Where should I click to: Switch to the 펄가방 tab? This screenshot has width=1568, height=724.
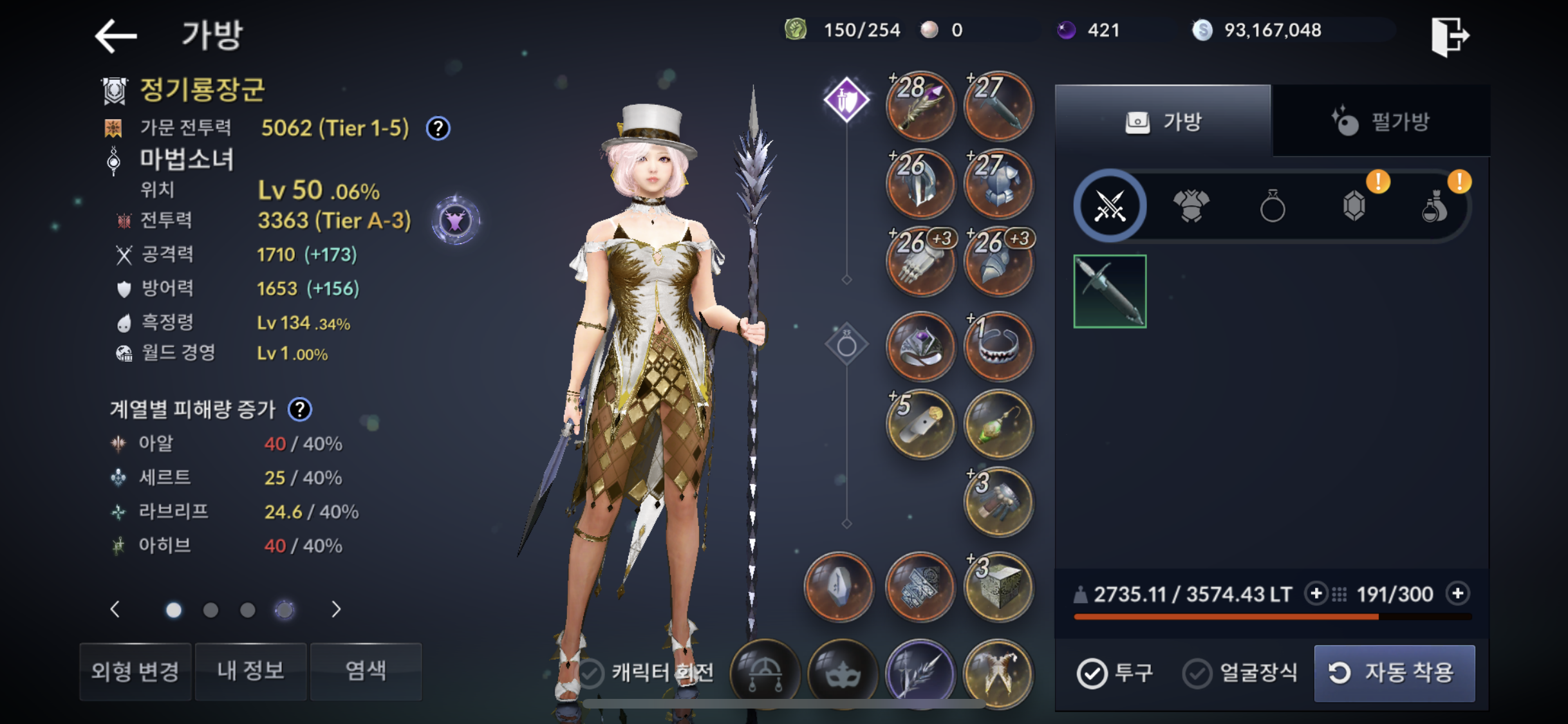[x=1381, y=122]
